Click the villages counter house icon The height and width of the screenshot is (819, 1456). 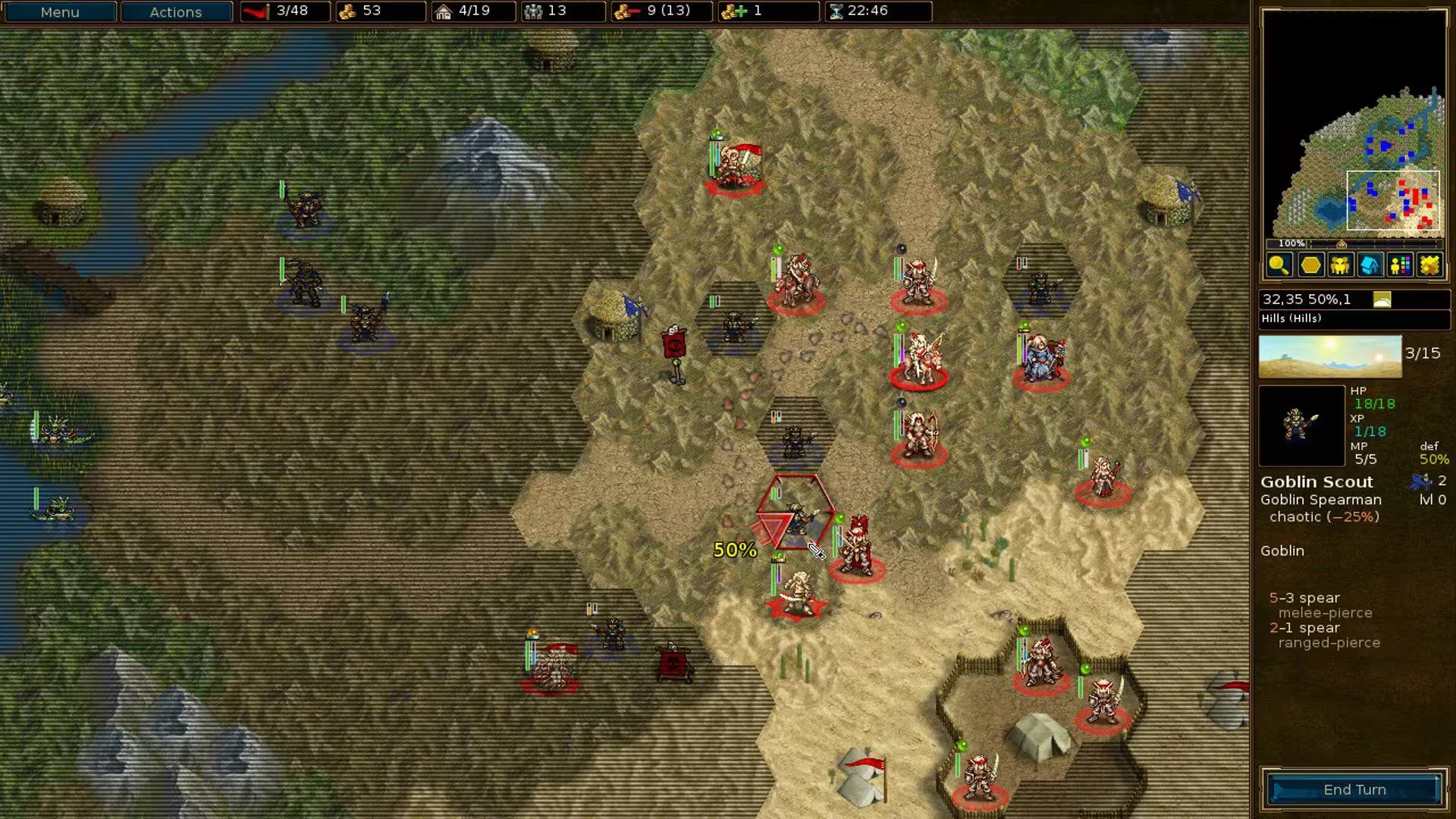pyautogui.click(x=444, y=11)
